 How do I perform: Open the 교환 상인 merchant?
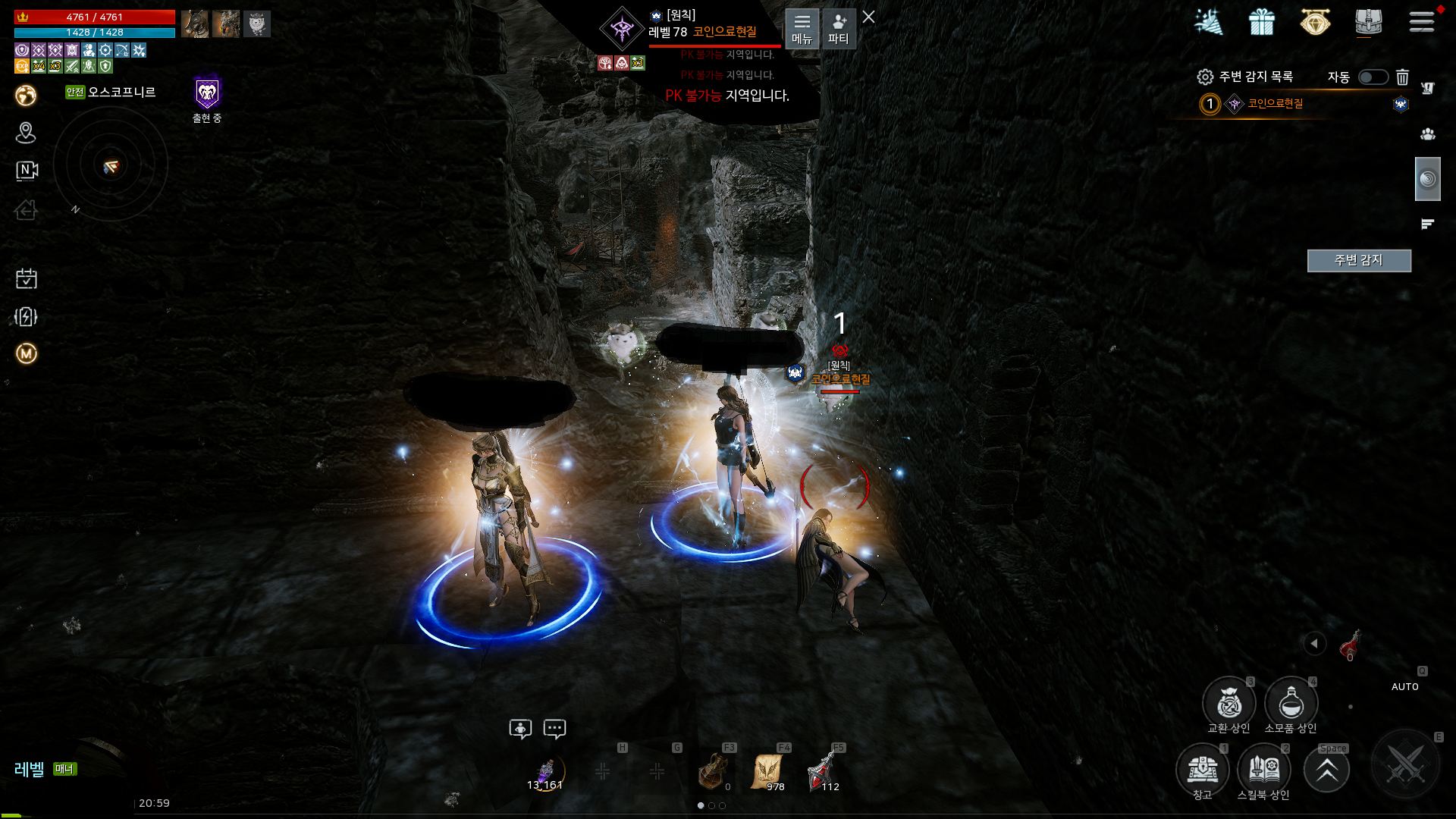click(1228, 704)
